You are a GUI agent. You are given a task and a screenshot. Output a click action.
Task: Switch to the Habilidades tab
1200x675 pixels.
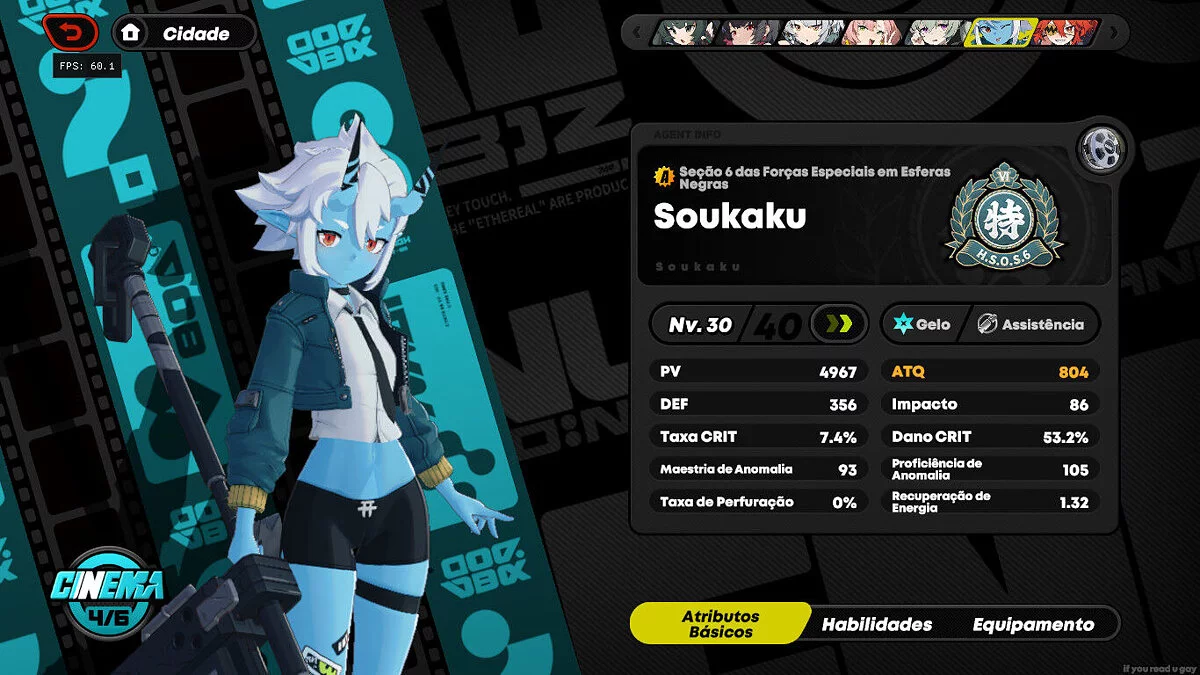pos(877,624)
